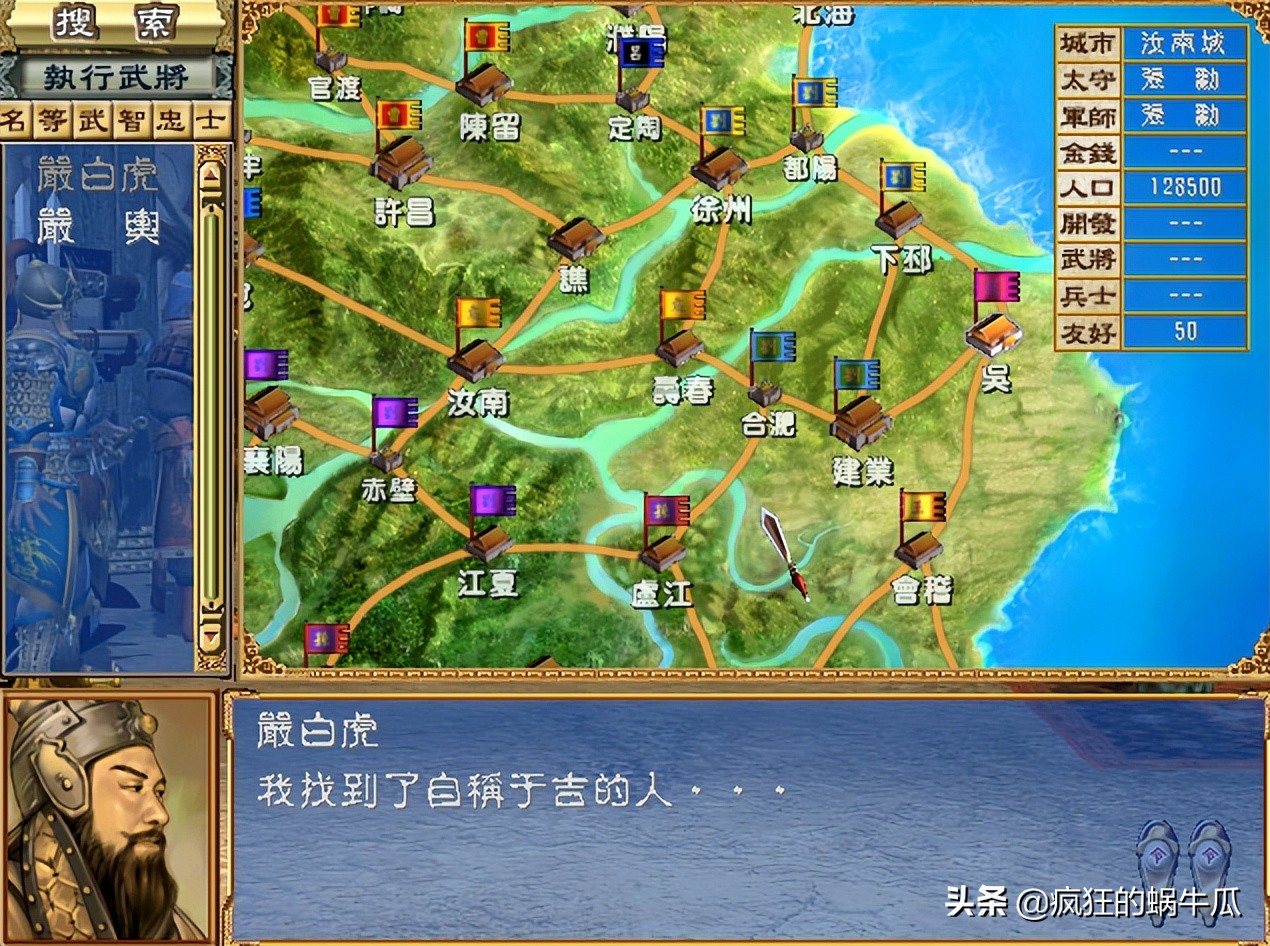Sort generals by 忠 loyalty column

171,121
